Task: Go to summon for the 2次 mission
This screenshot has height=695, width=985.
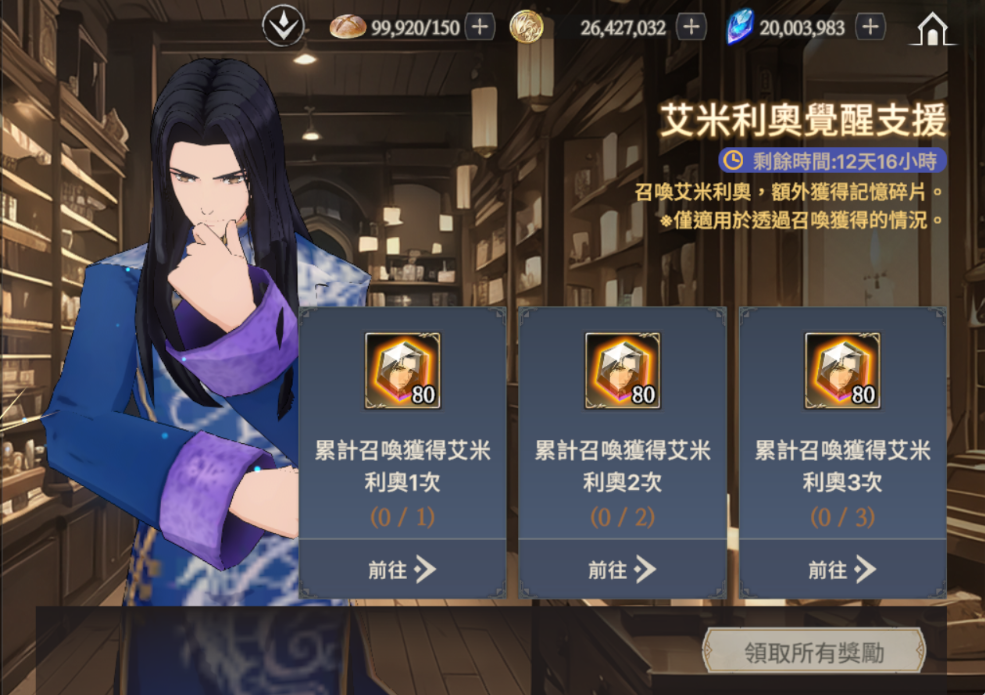Action: coord(622,570)
